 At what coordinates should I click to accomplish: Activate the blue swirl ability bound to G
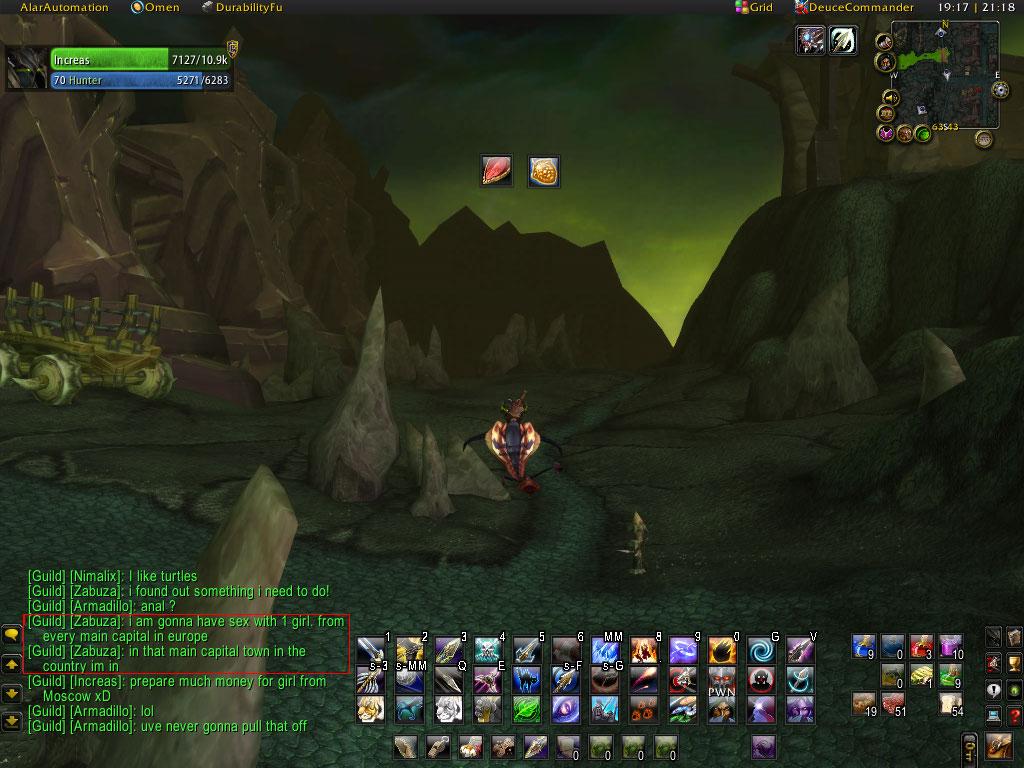pyautogui.click(x=761, y=650)
